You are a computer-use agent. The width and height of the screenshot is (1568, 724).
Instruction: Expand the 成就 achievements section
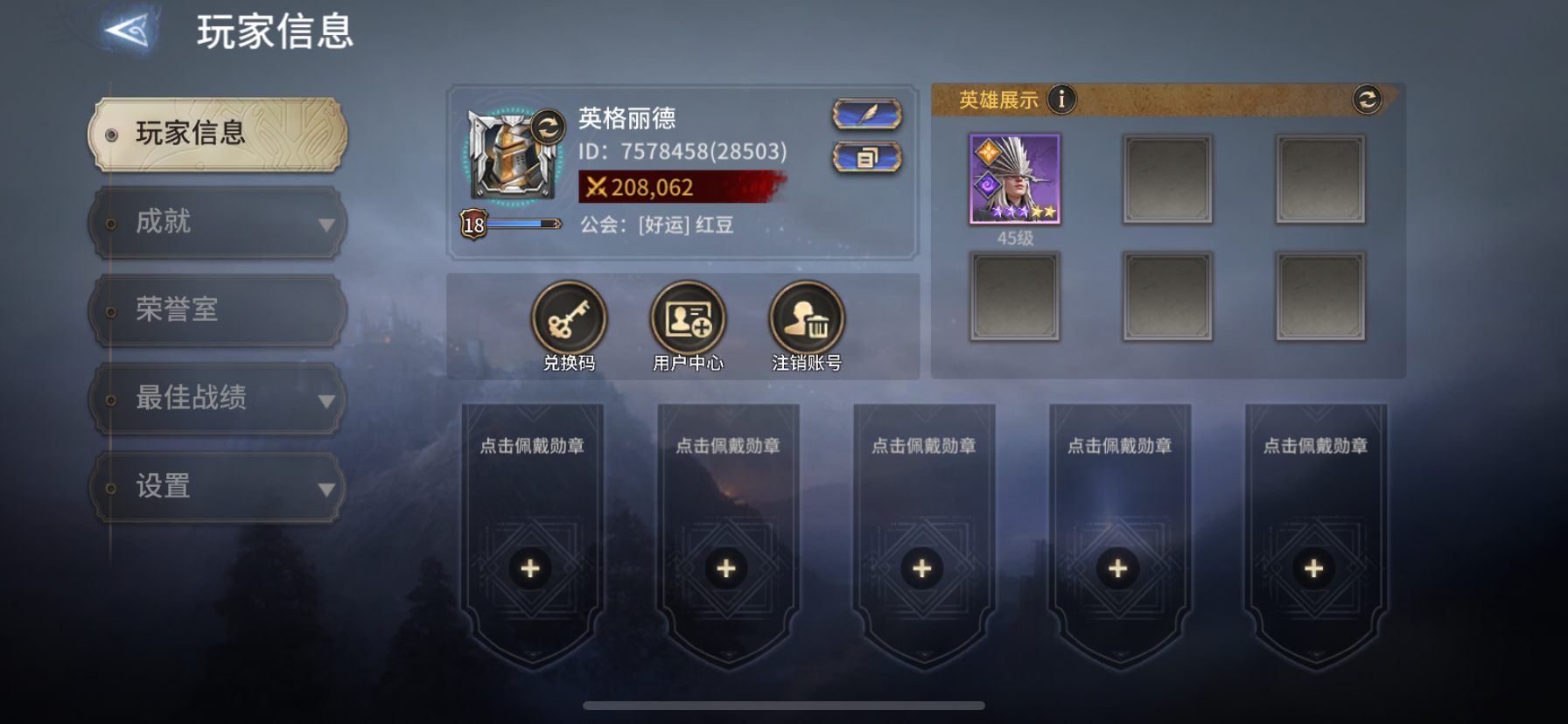point(217,222)
